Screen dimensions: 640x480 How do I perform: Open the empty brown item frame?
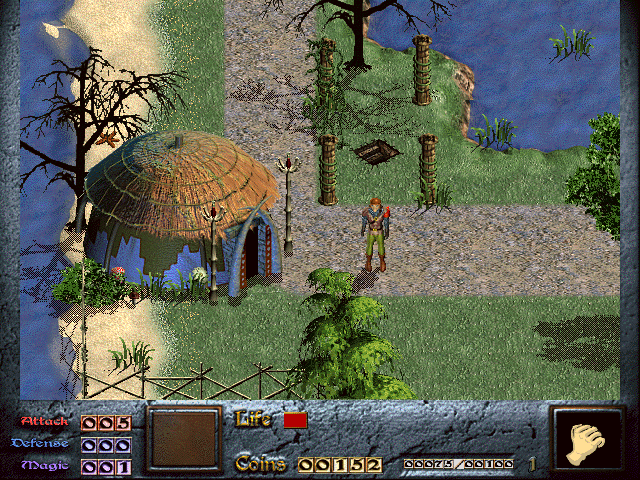tap(182, 439)
